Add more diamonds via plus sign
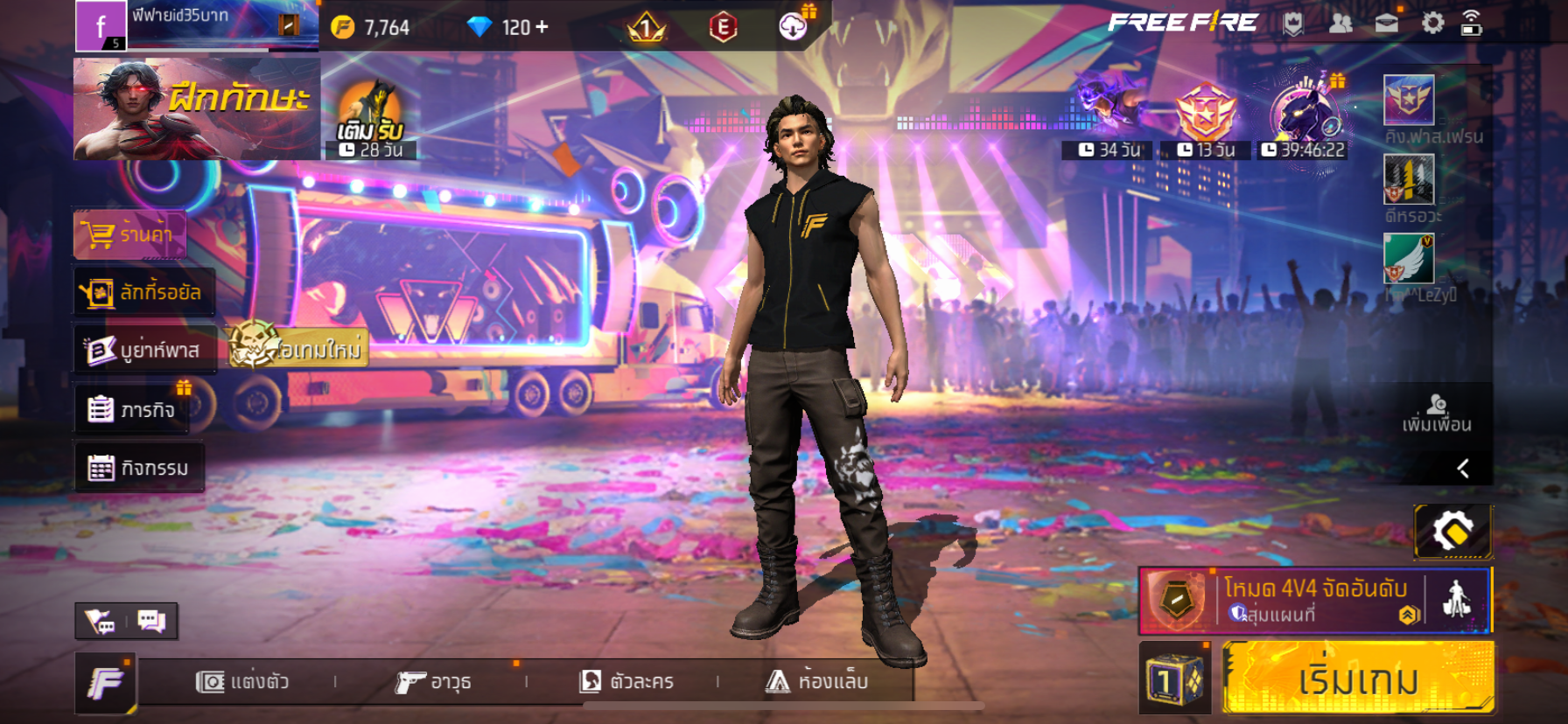The image size is (1568, 724). point(542,27)
